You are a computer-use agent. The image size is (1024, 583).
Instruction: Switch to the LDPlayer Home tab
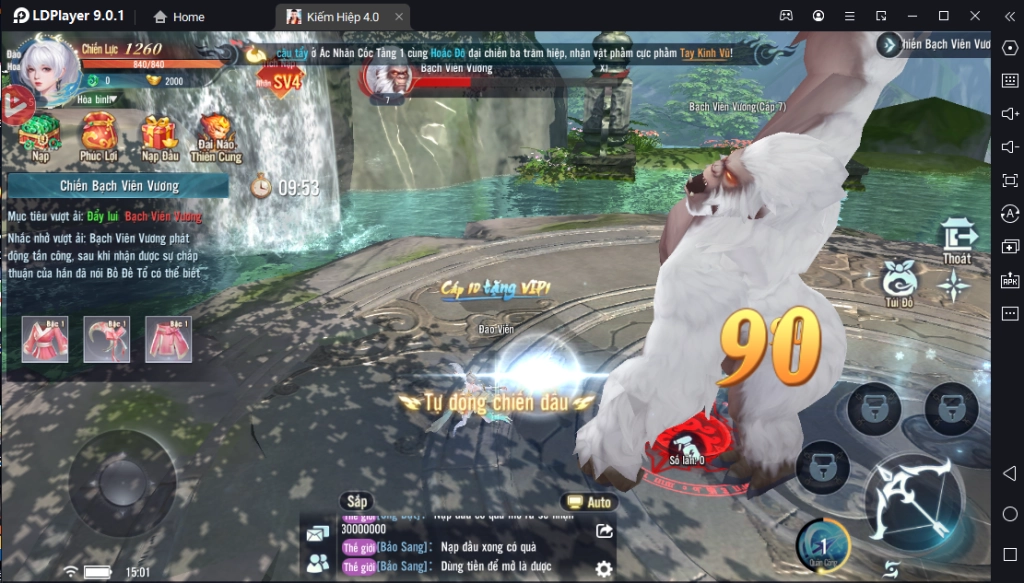[179, 16]
